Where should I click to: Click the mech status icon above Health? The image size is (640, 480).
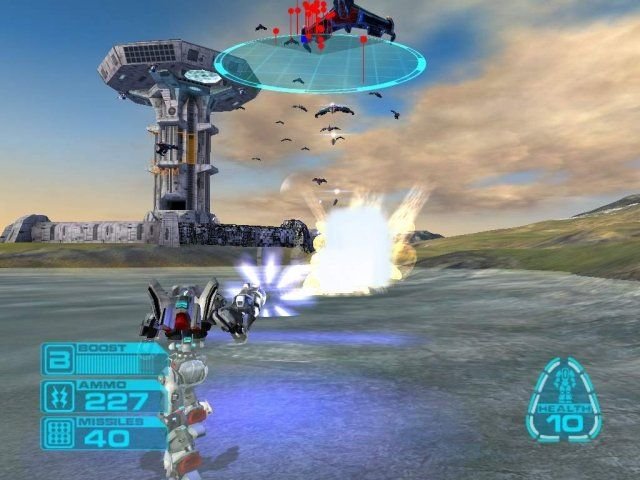click(x=564, y=385)
